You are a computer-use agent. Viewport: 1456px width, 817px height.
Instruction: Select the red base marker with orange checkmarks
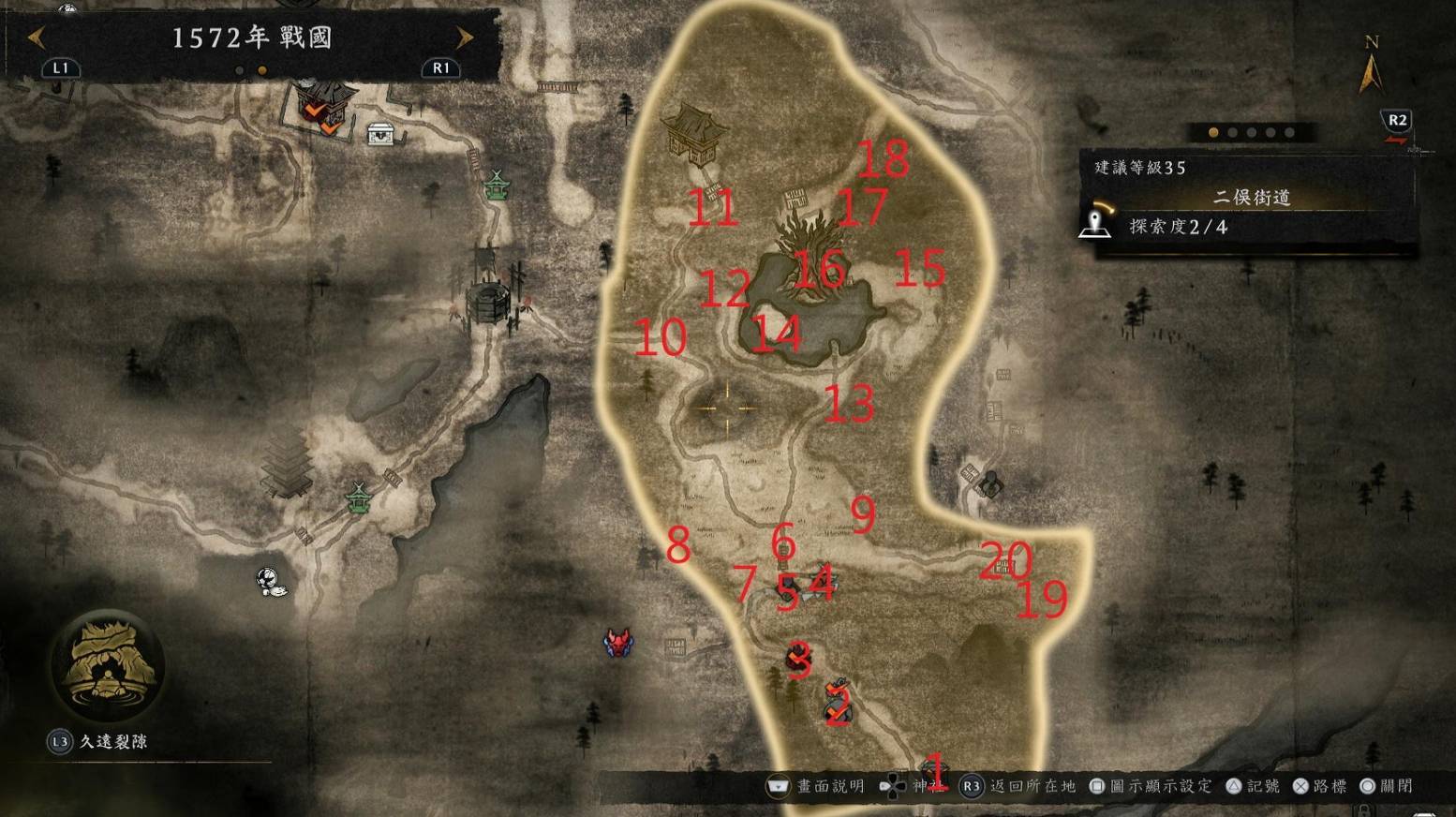coord(325,107)
